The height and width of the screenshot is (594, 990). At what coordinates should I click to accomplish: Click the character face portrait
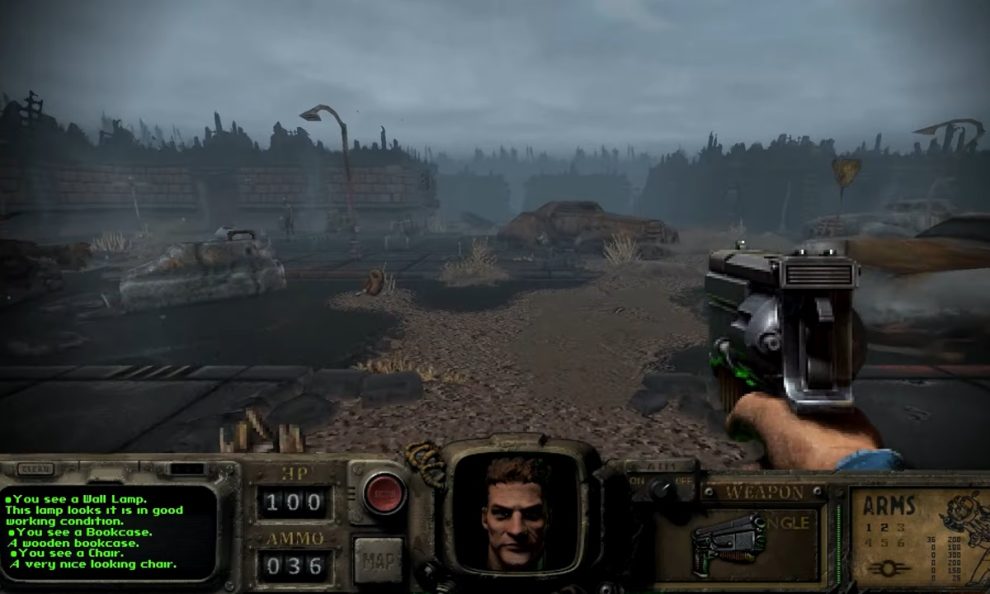pos(516,510)
